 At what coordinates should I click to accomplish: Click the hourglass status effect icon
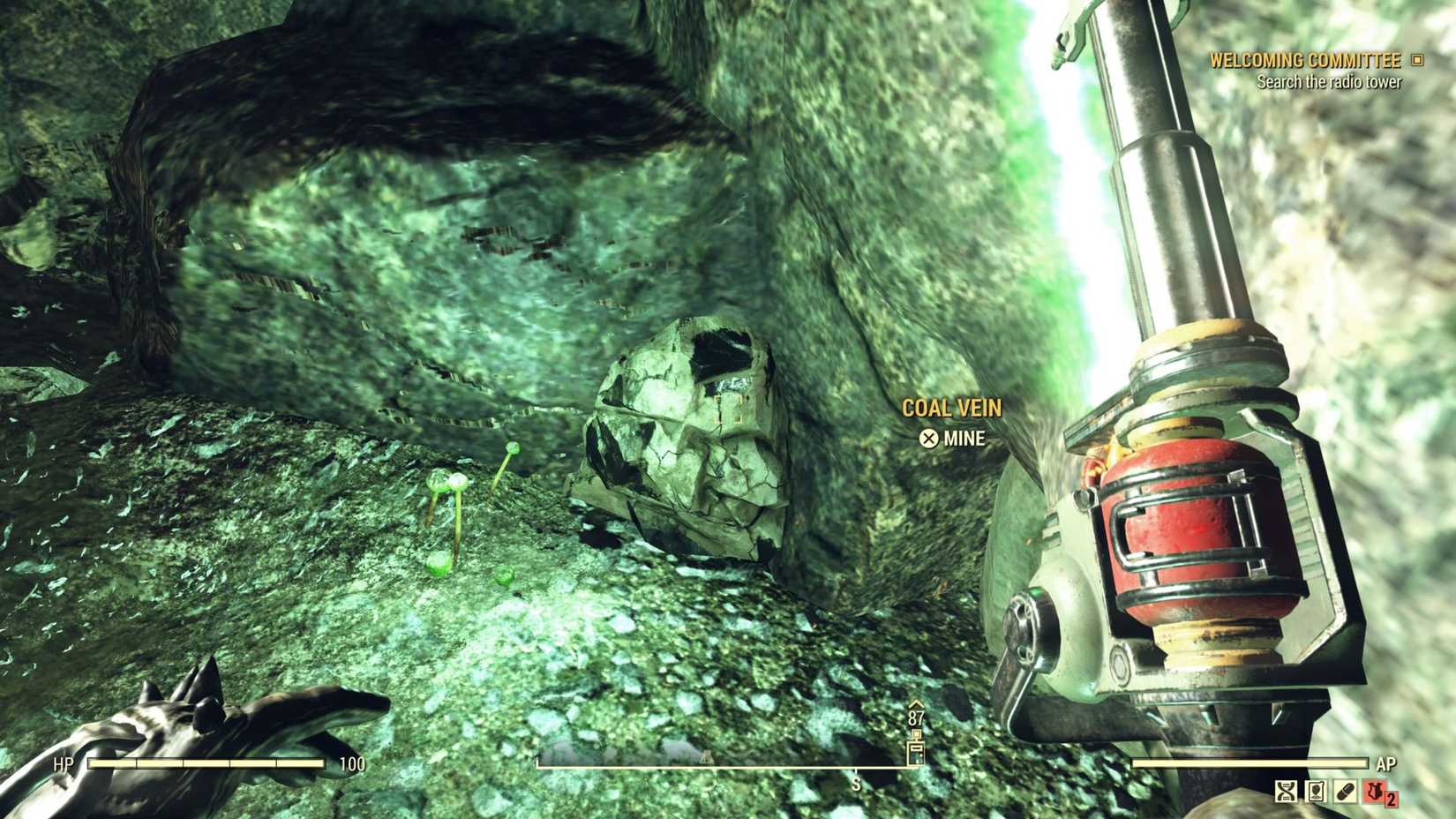pyautogui.click(x=1284, y=791)
